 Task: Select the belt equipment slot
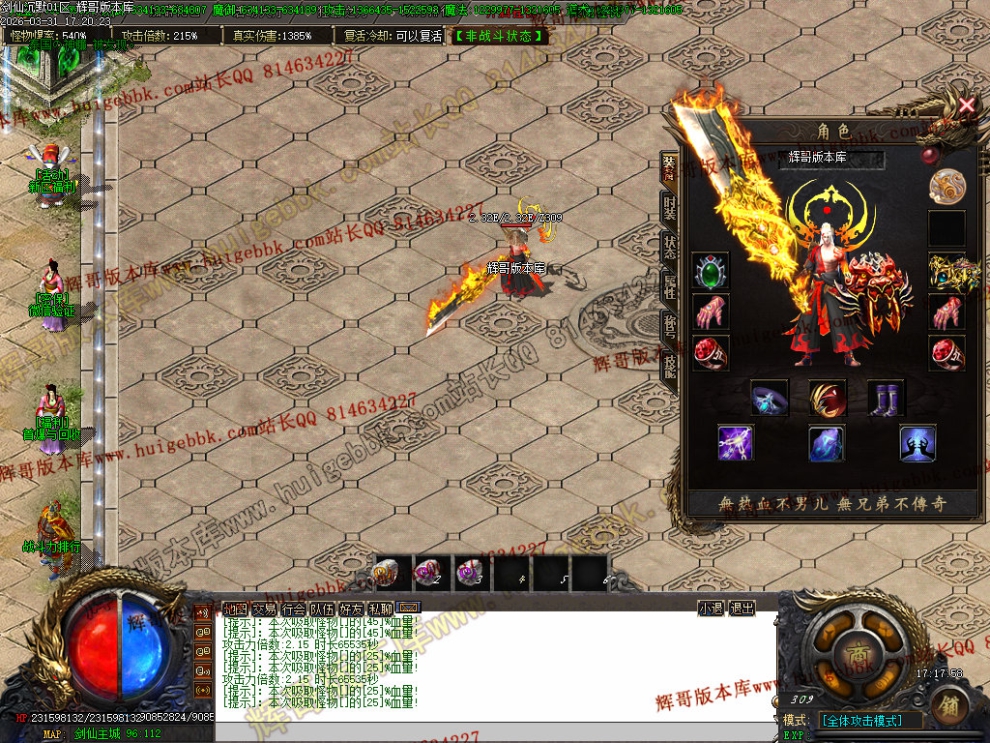coord(769,398)
